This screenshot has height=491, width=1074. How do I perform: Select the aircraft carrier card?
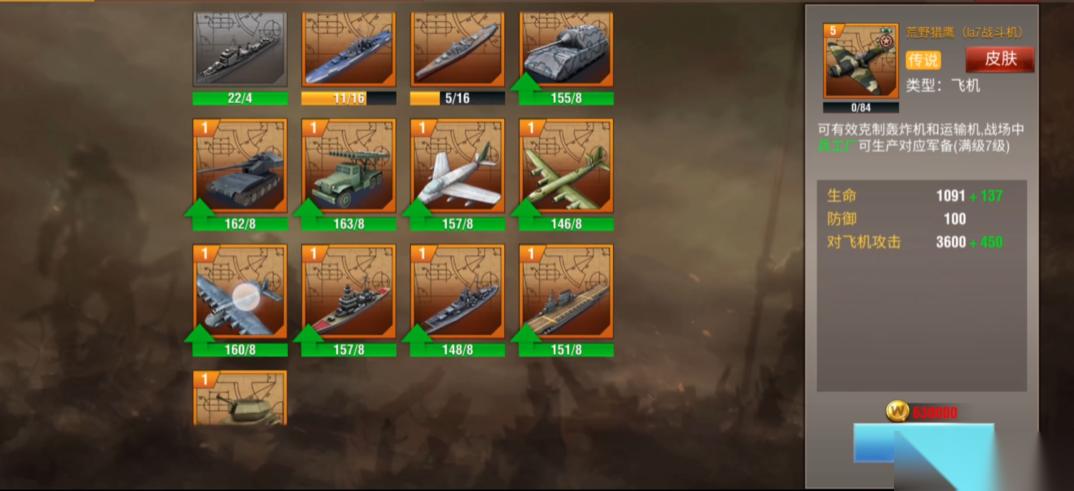coord(566,292)
